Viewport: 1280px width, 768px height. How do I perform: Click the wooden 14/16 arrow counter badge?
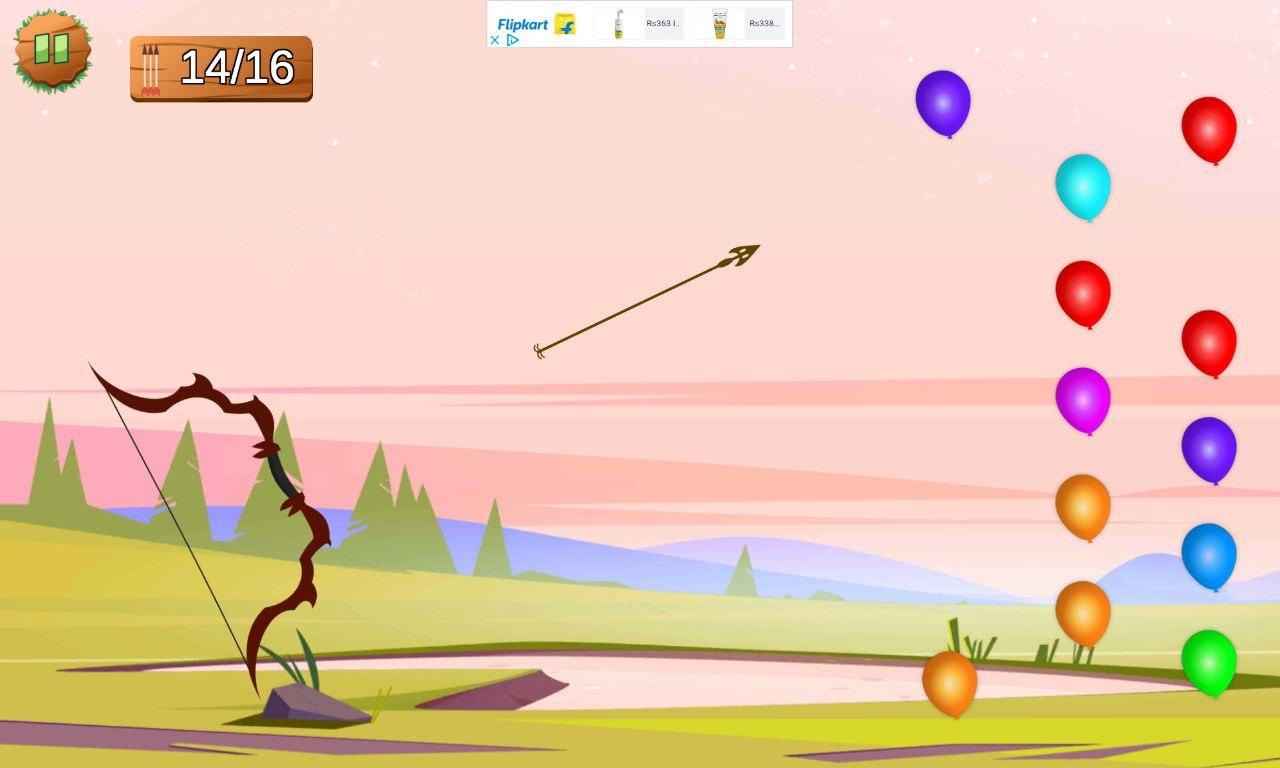tap(220, 68)
